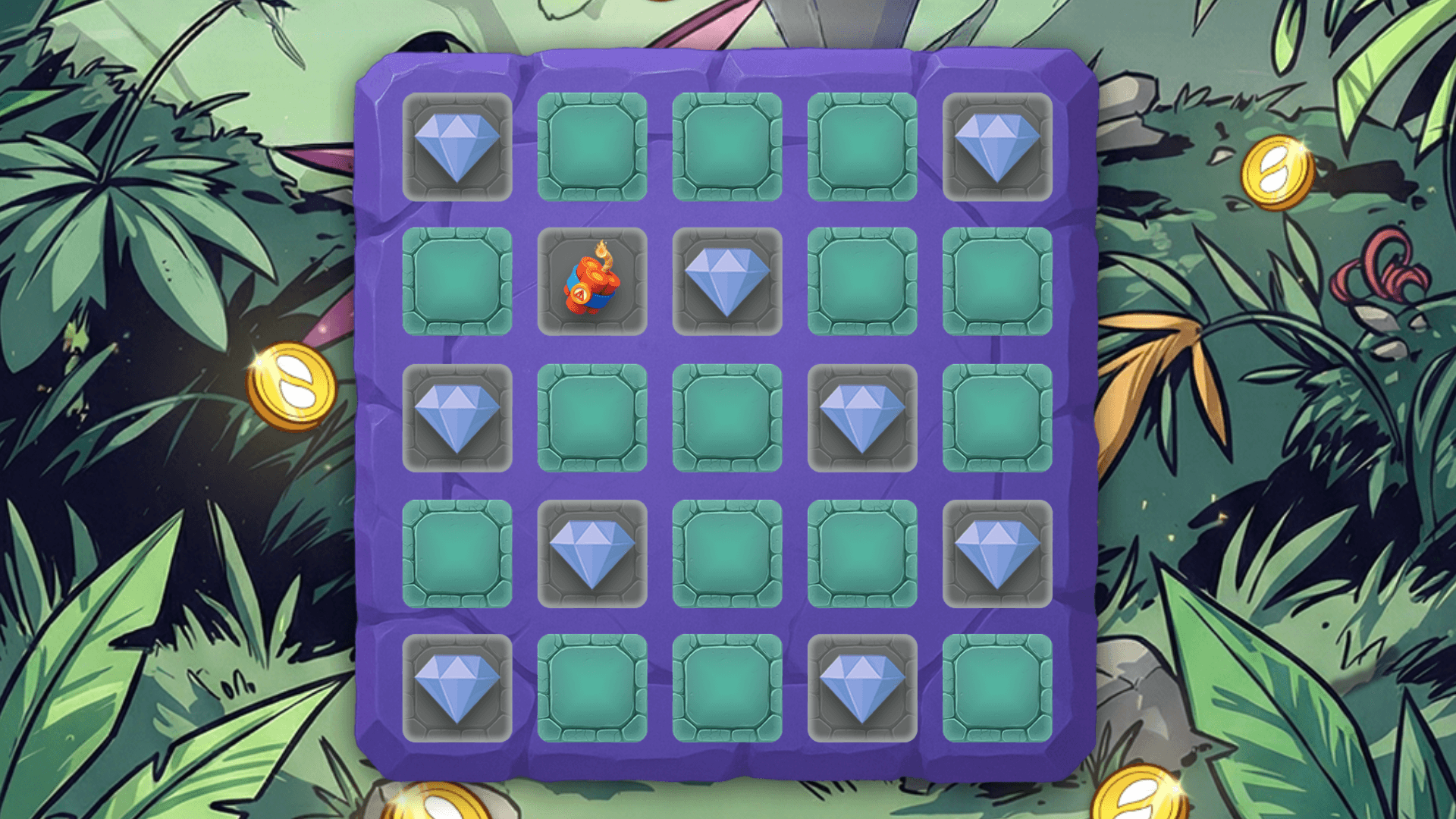Click the diamond in the center row
Viewport: 1456px width, 819px height.
tap(862, 417)
